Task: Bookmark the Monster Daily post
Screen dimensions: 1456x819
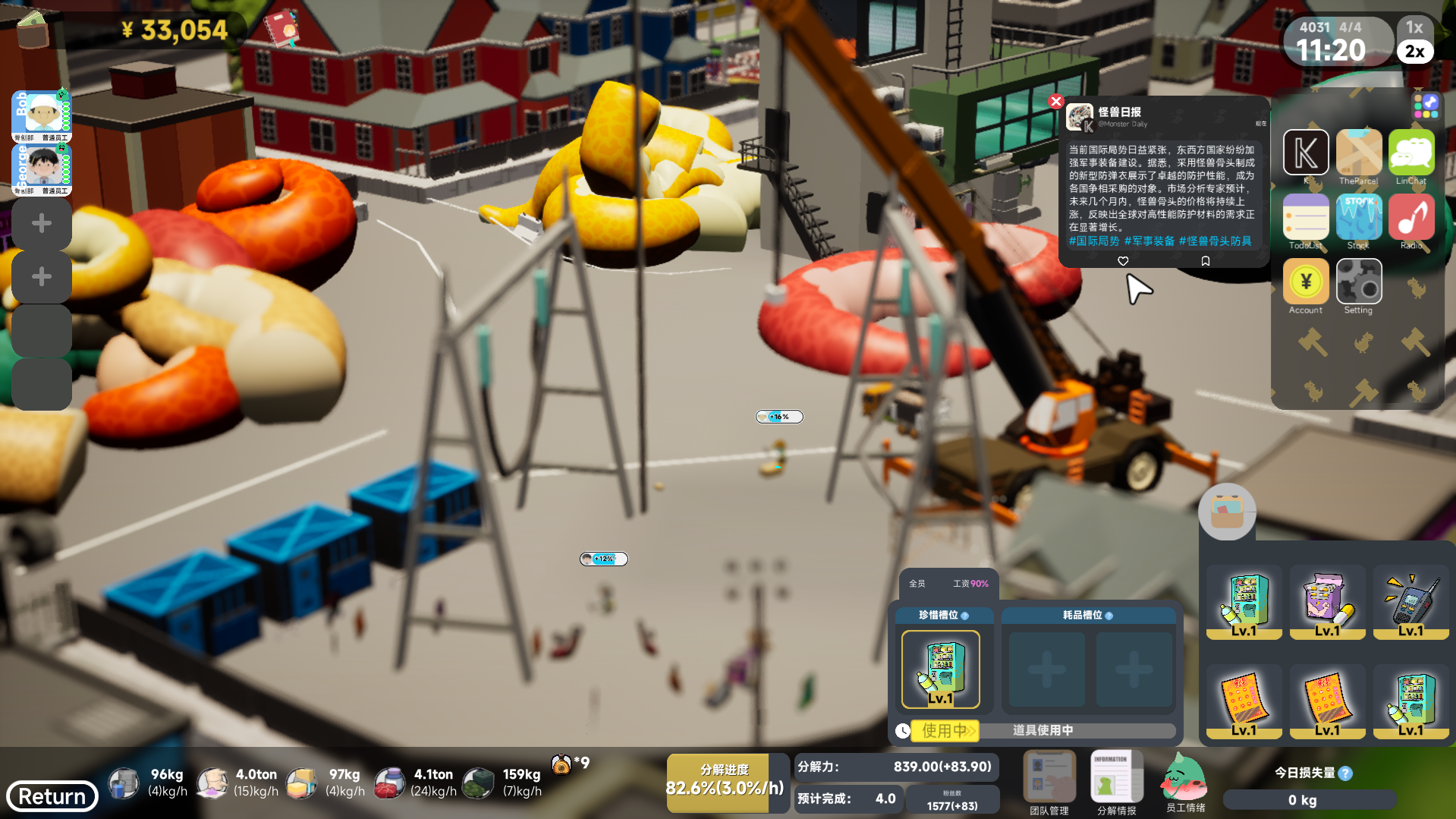Action: point(1205,261)
